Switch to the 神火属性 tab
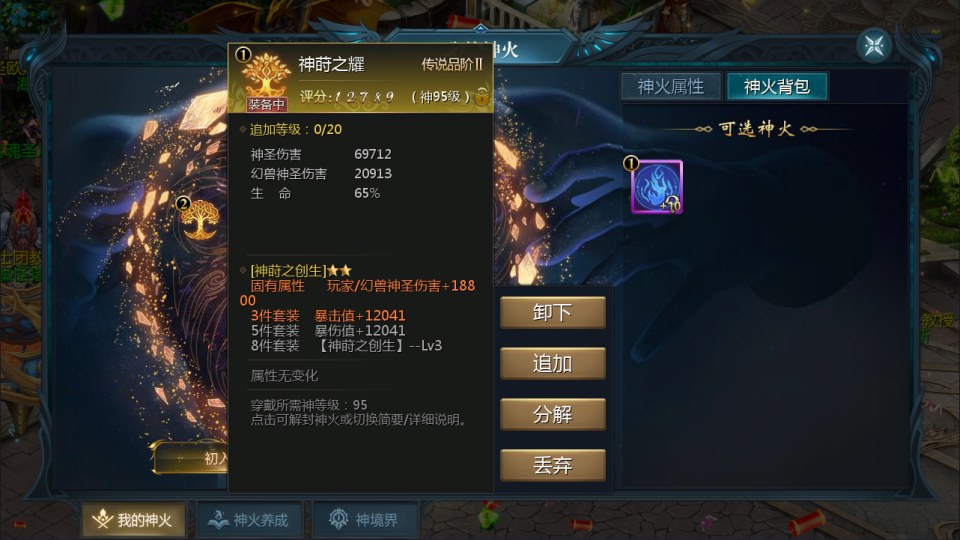 pos(671,87)
